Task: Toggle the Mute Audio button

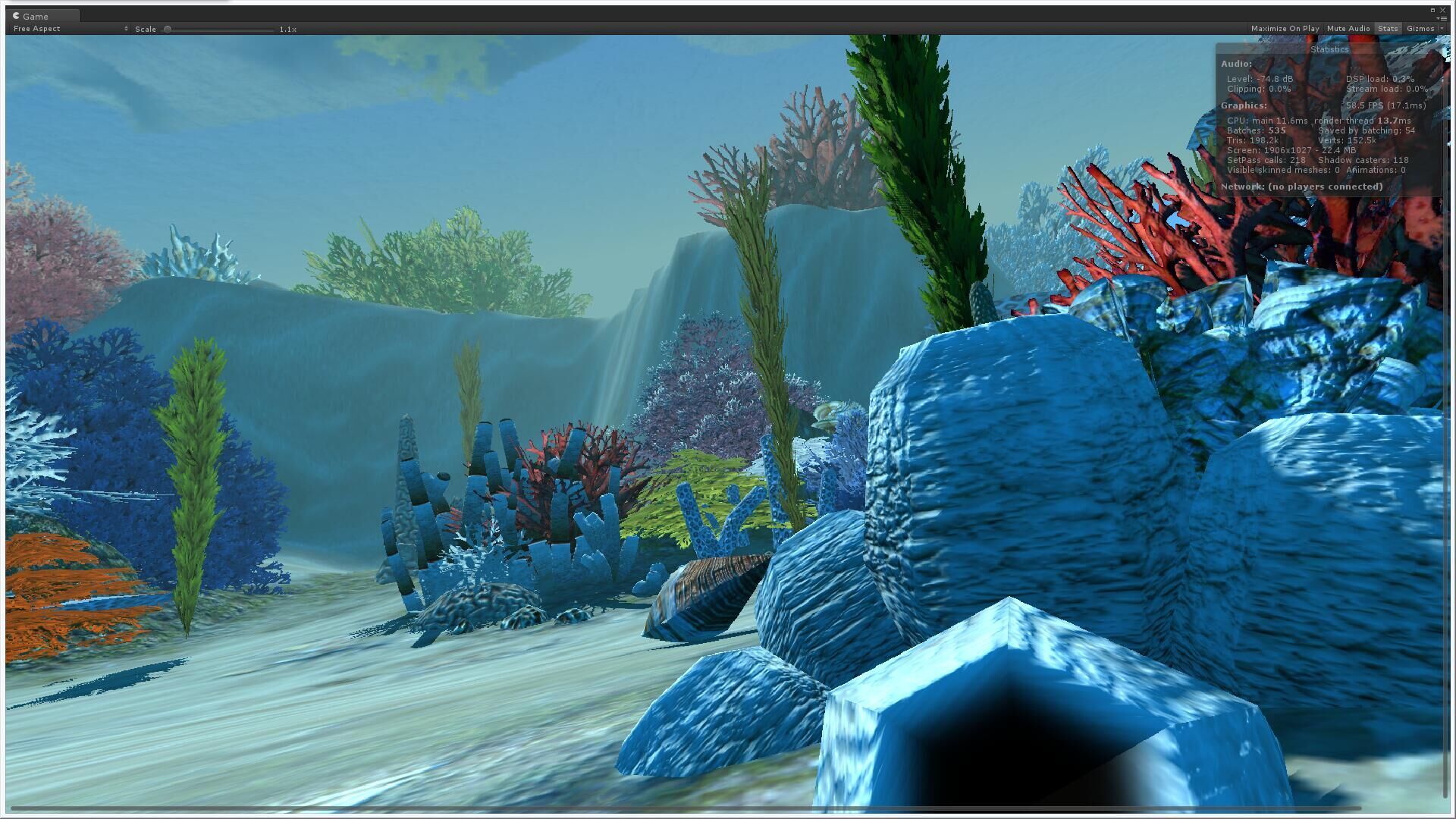Action: (x=1348, y=29)
